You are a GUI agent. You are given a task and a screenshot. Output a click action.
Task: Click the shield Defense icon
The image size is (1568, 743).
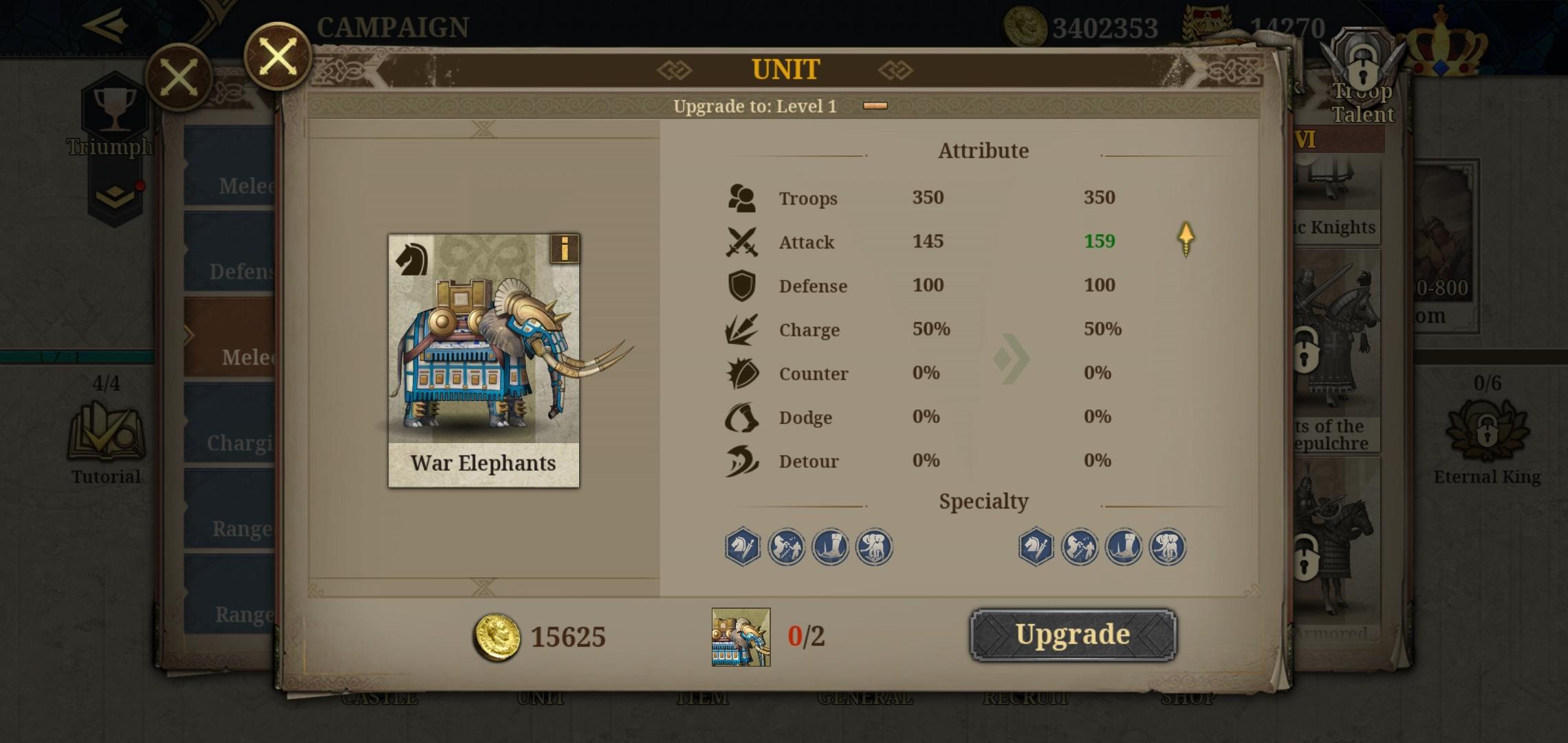click(741, 286)
